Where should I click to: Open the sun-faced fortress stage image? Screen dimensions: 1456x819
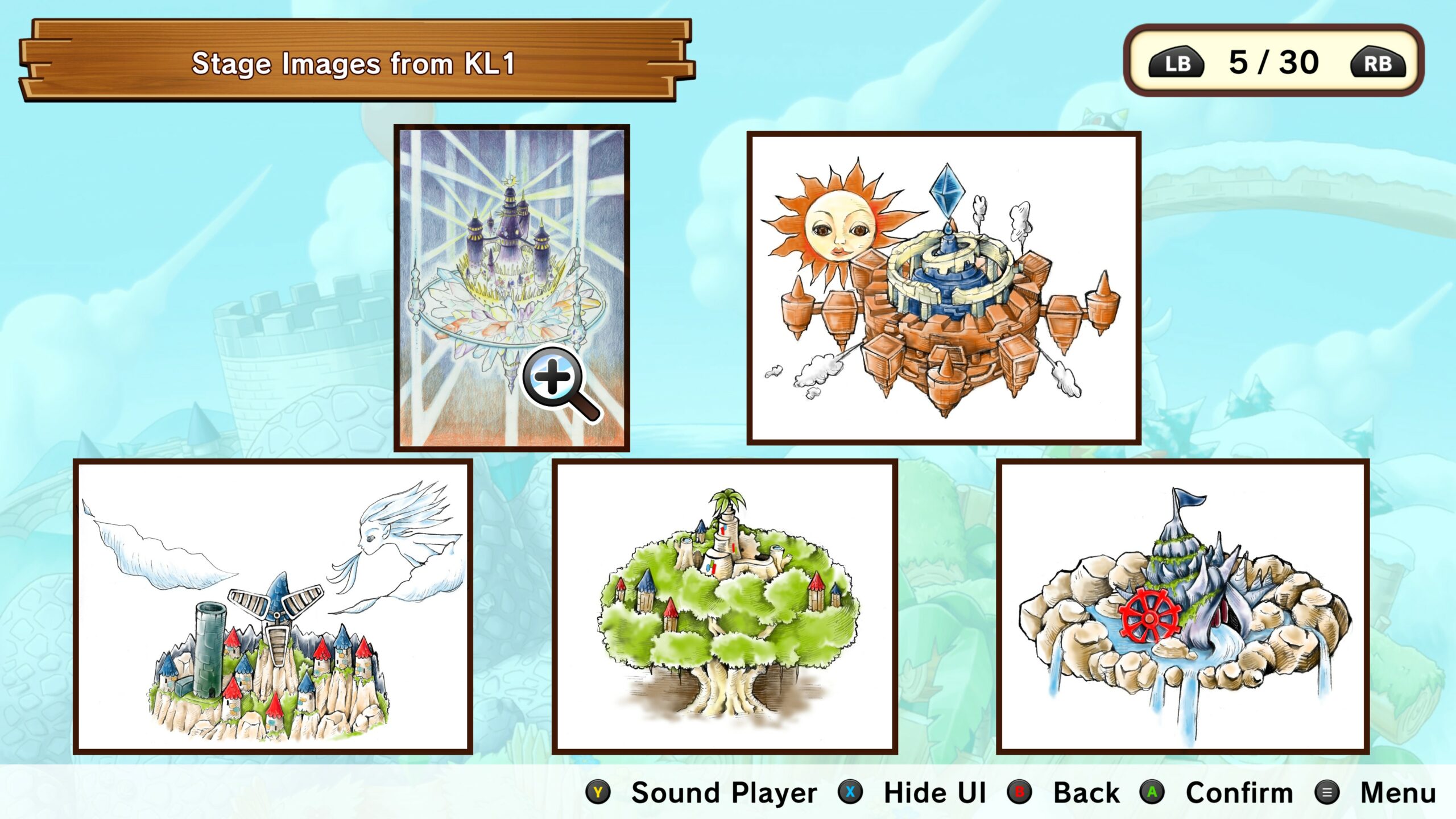coord(944,288)
